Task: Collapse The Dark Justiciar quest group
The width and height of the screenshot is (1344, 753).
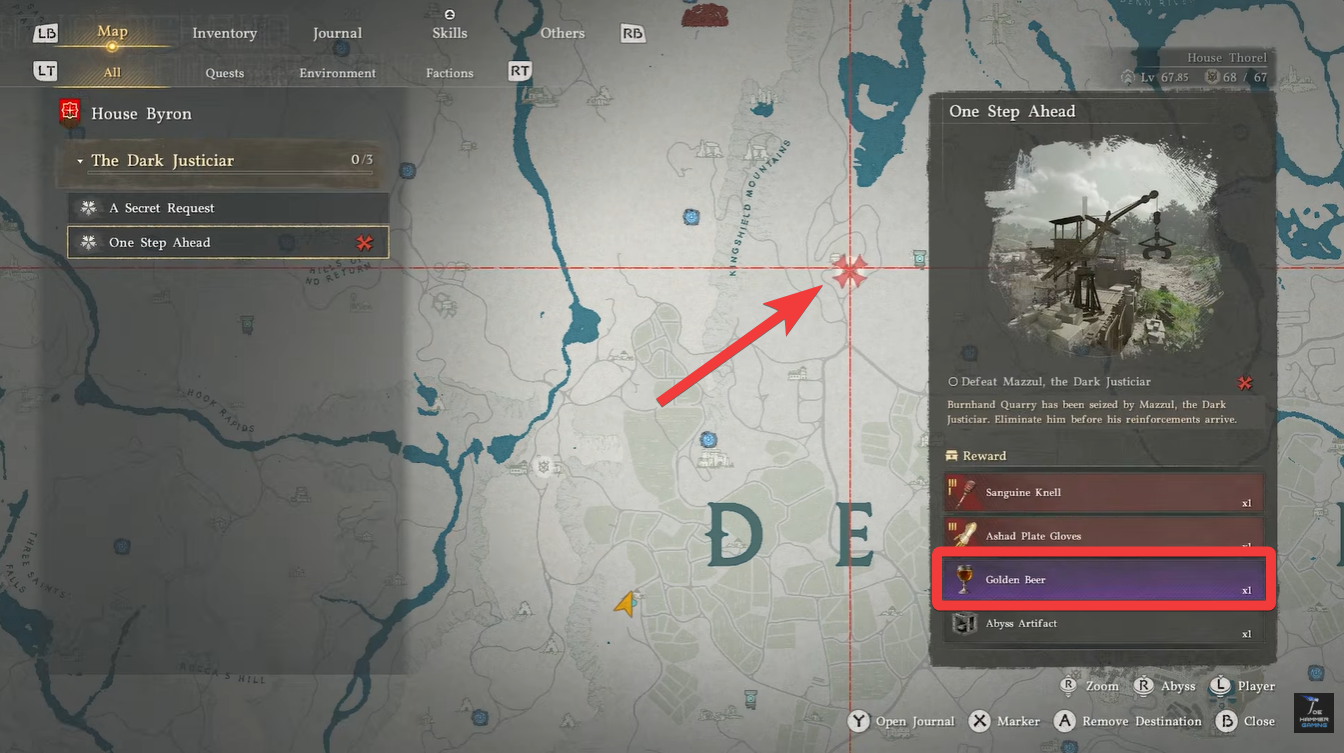Action: click(x=80, y=160)
